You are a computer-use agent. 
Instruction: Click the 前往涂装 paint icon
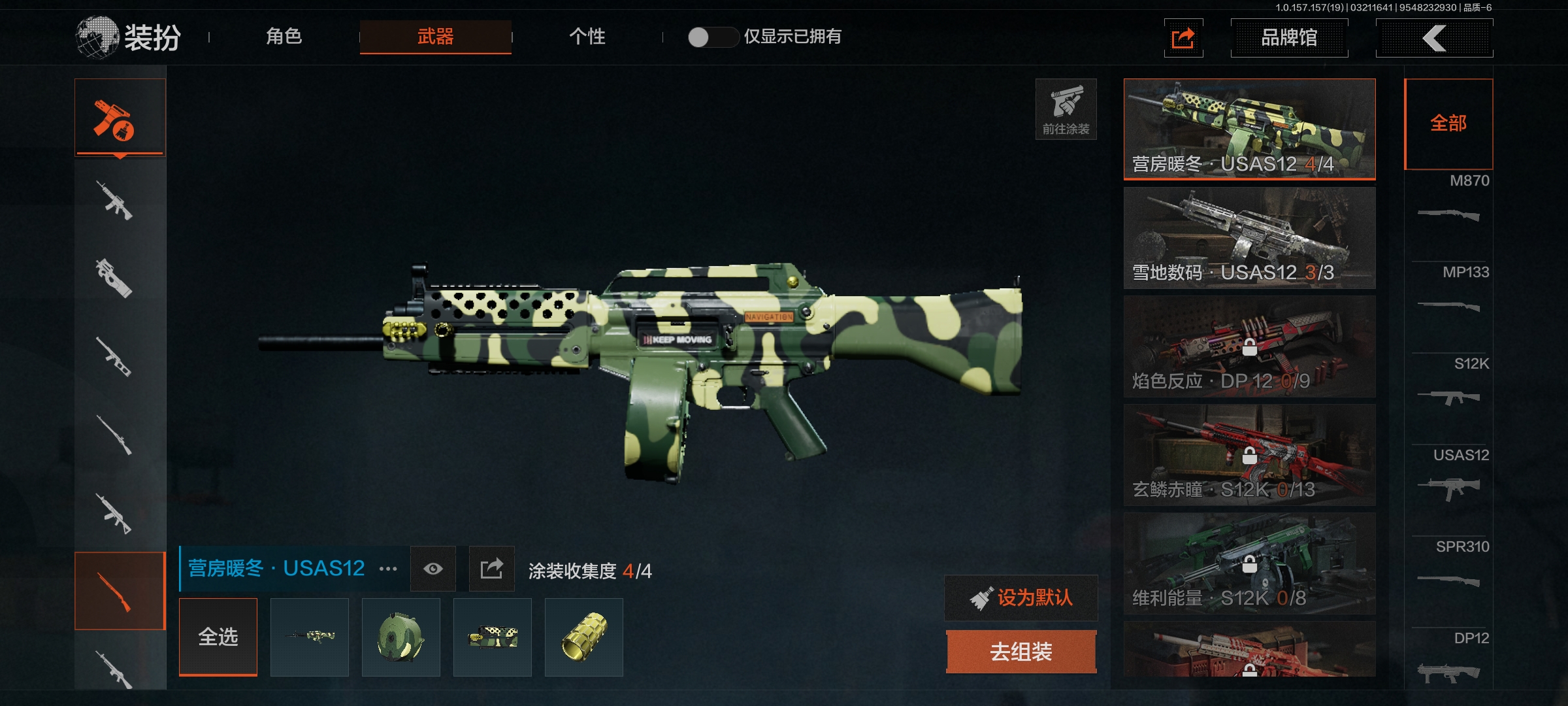1066,109
